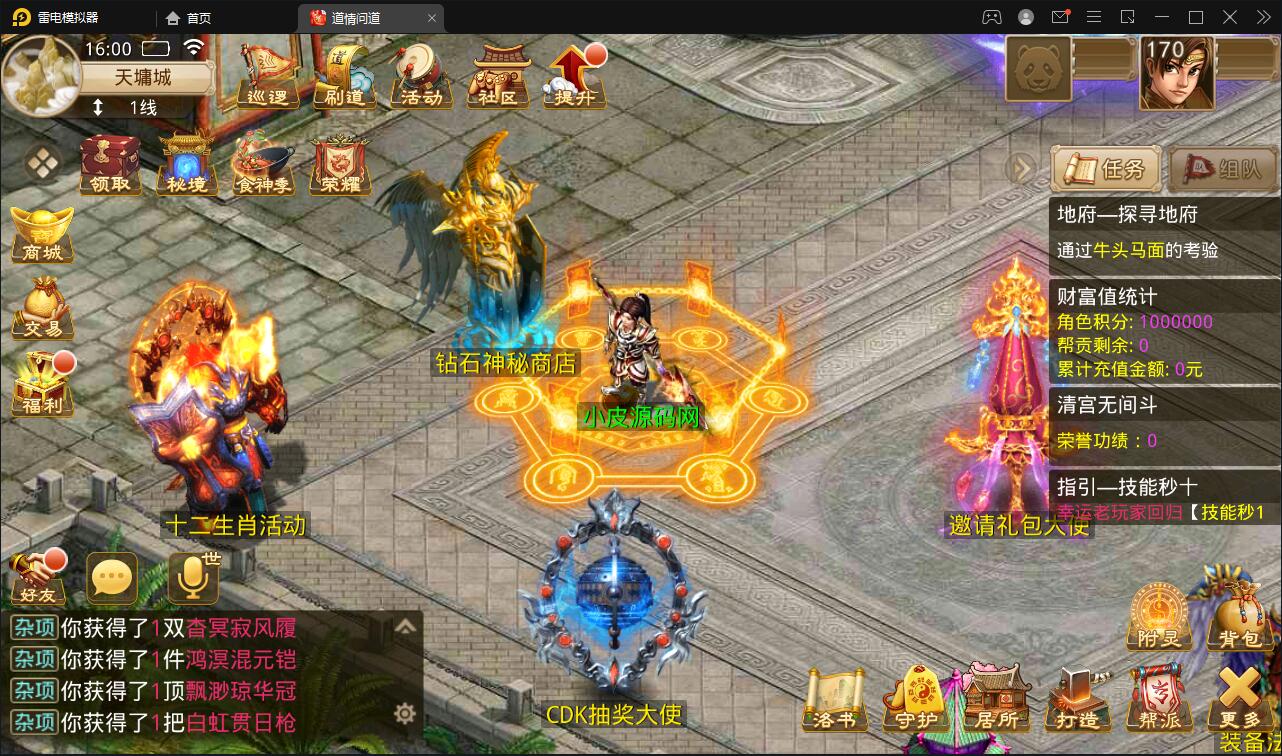Open the 提升 upgrade icon

pyautogui.click(x=572, y=78)
